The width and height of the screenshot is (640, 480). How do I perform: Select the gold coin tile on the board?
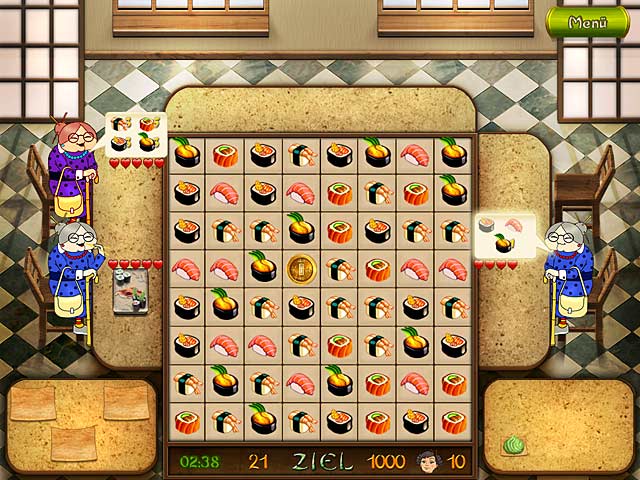point(300,268)
